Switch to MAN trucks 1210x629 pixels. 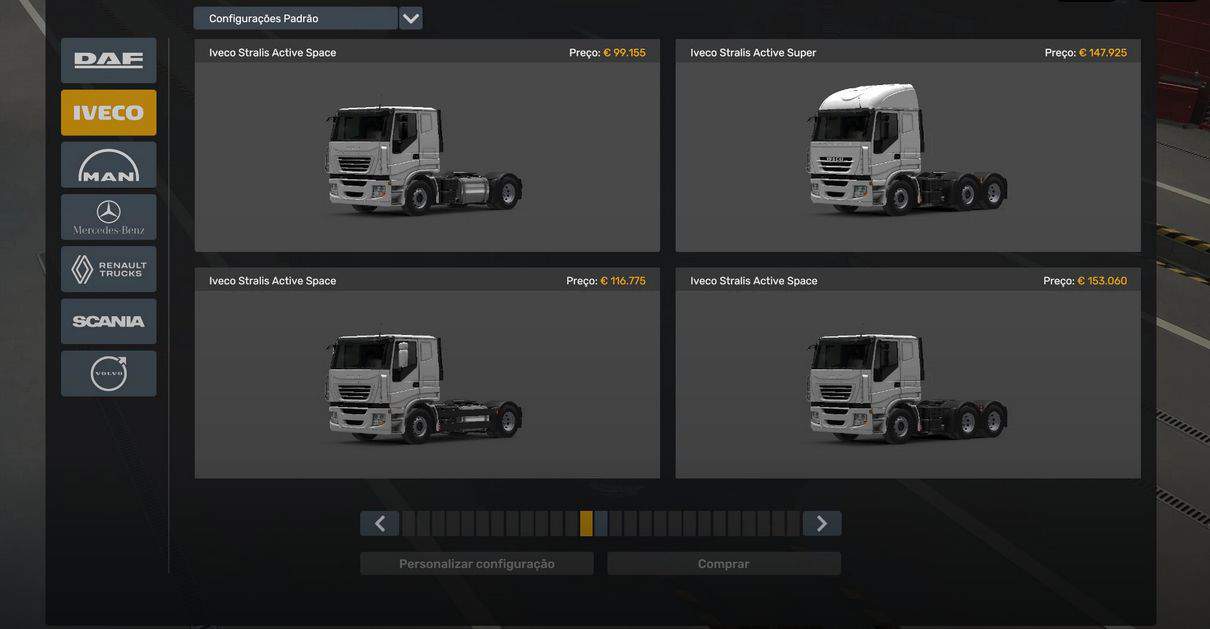click(108, 165)
